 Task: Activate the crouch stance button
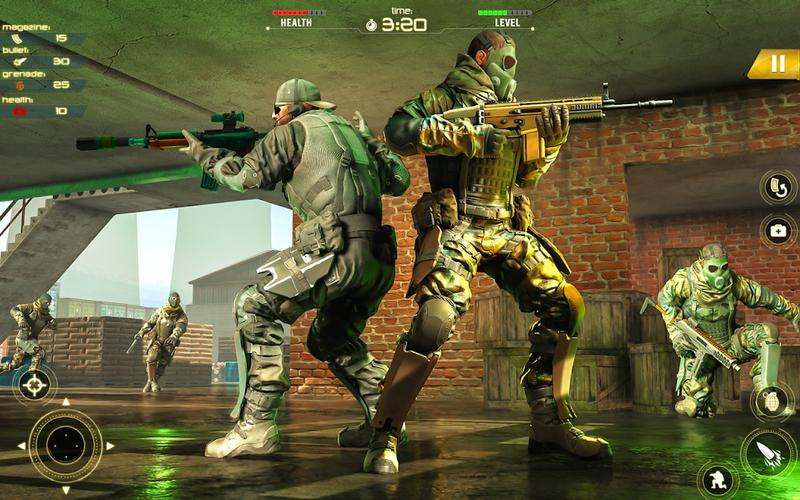pyautogui.click(x=717, y=480)
